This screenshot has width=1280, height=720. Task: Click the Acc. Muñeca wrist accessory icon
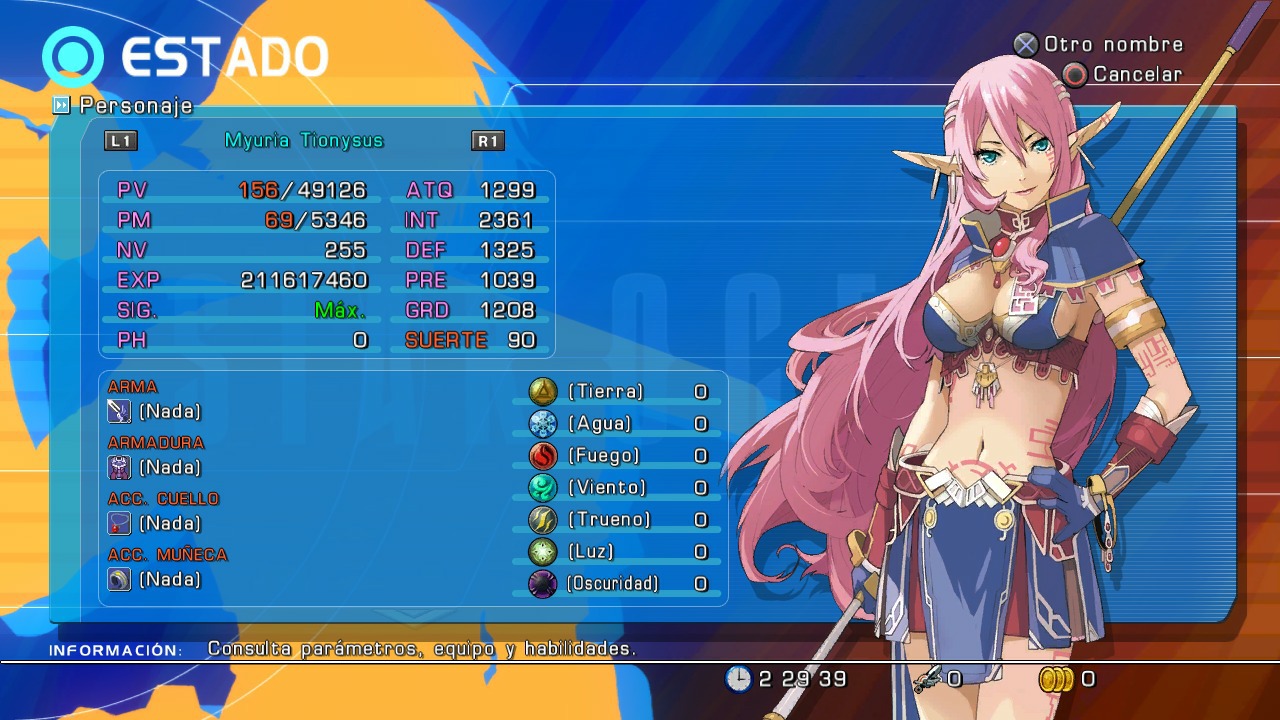point(119,578)
